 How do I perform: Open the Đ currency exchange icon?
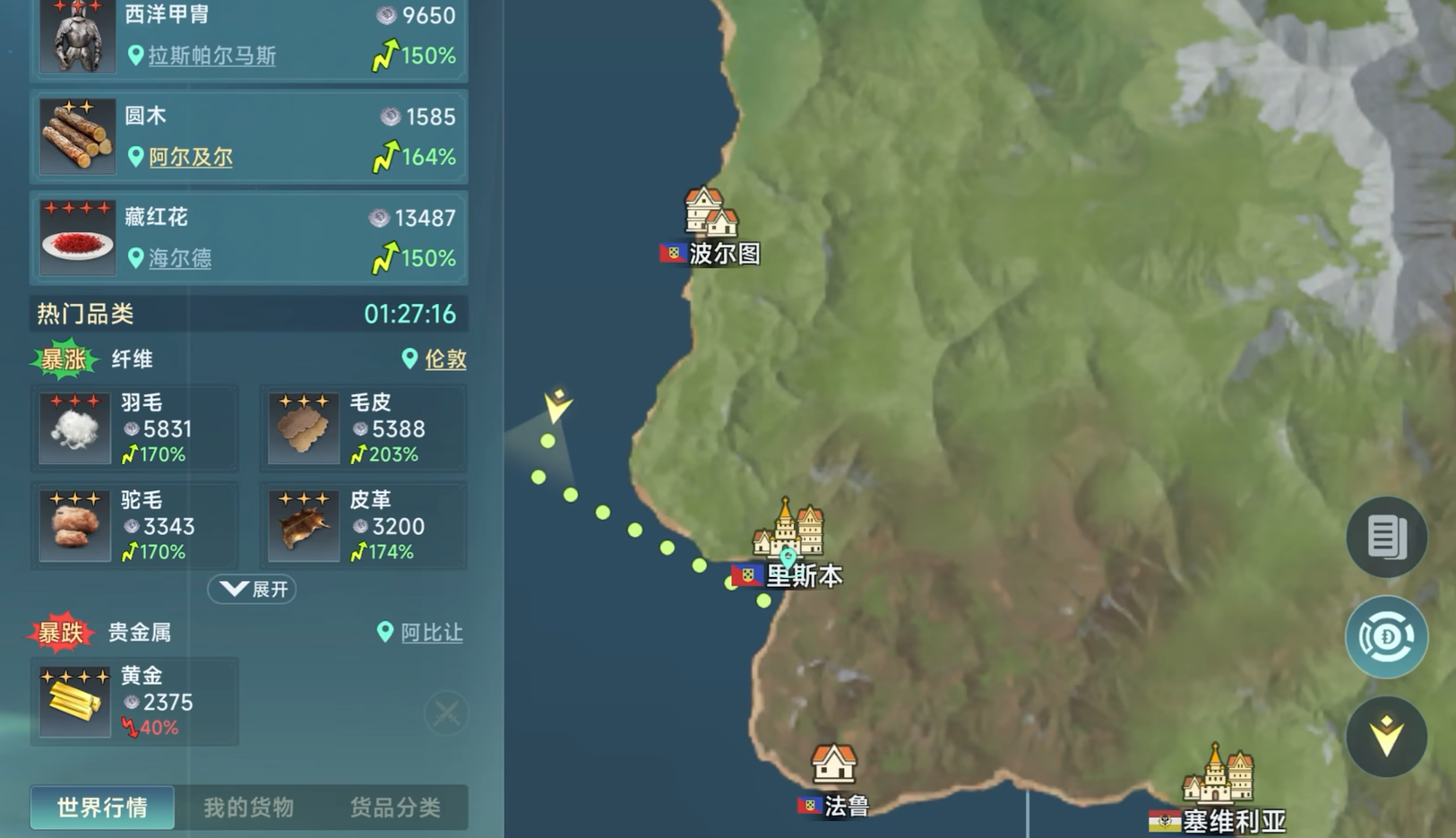1386,636
